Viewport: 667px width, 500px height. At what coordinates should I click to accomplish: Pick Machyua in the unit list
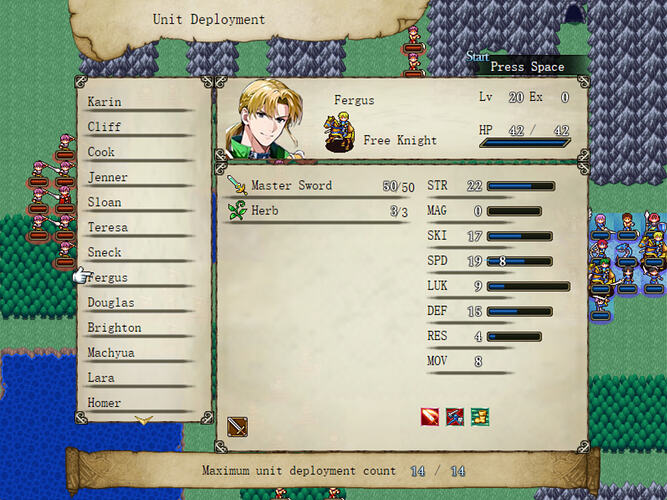pos(111,352)
